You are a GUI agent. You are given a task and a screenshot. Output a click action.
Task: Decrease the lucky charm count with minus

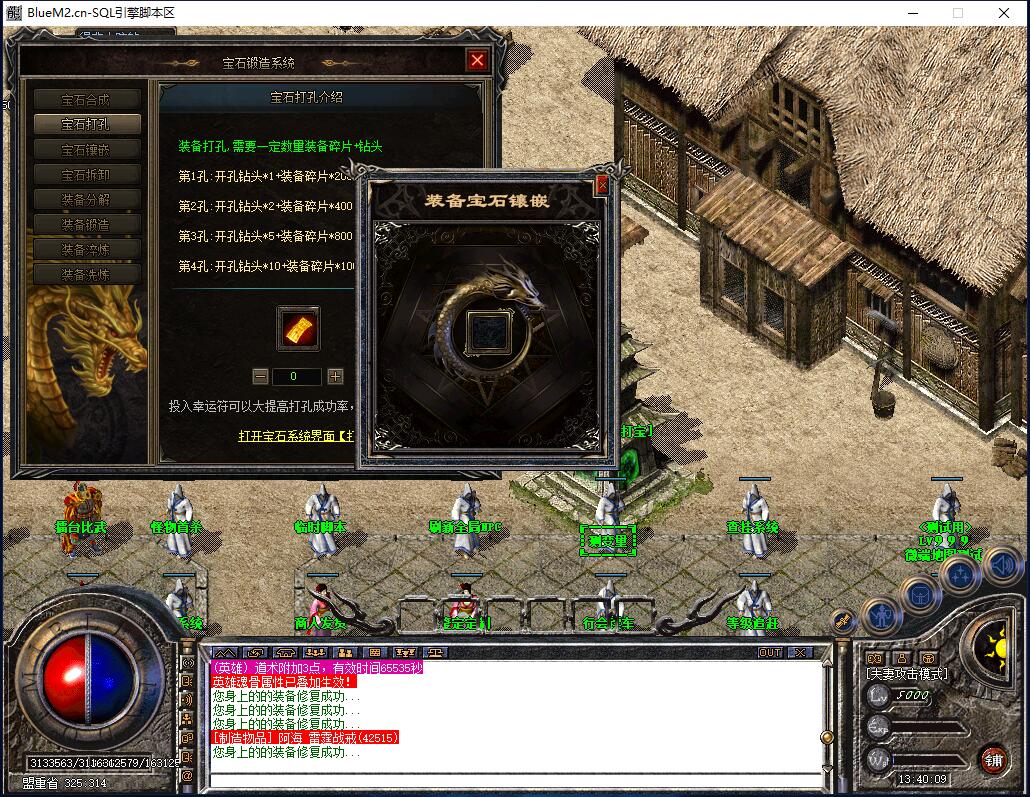pos(260,377)
